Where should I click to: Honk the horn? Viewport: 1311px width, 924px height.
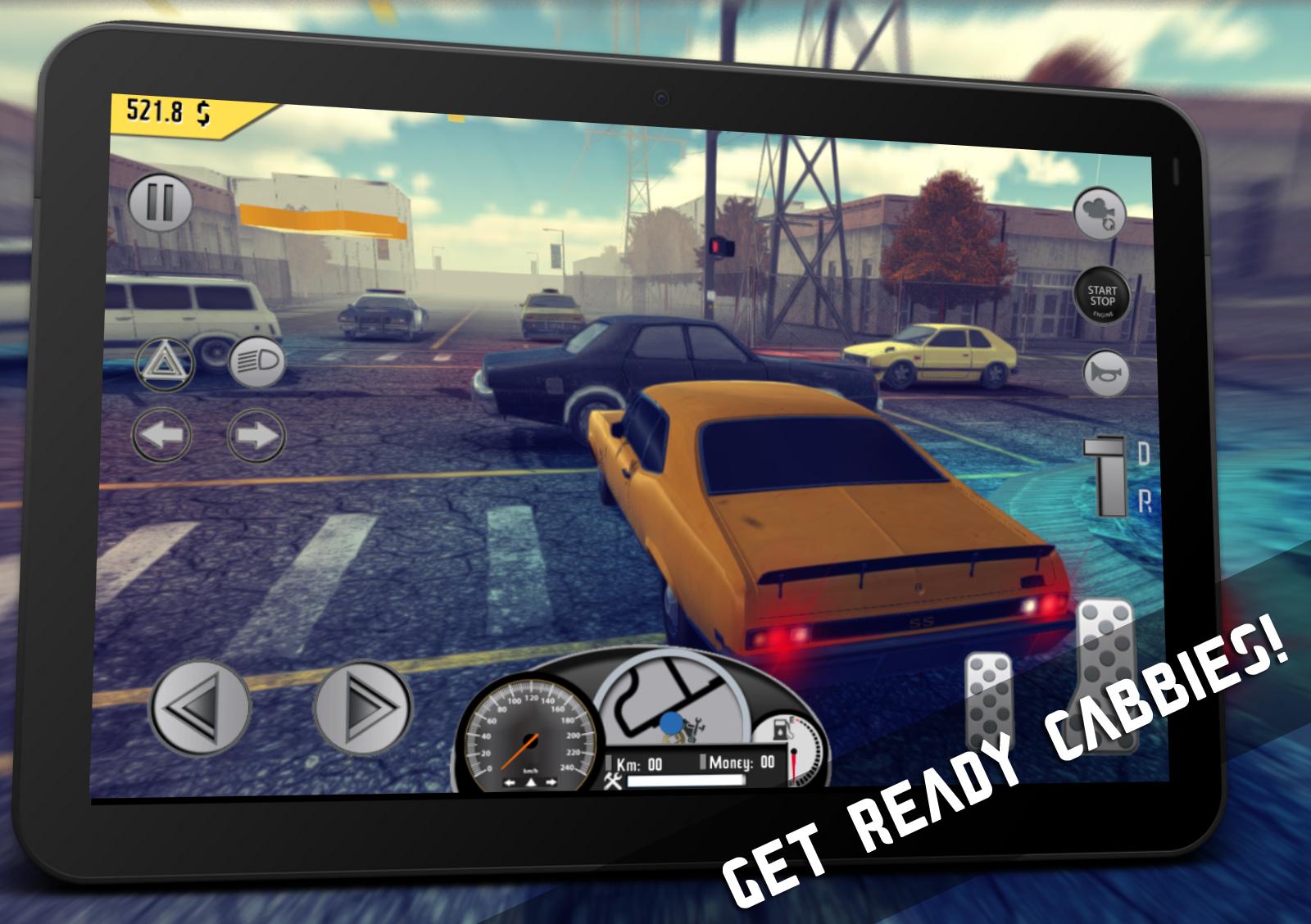(1108, 373)
